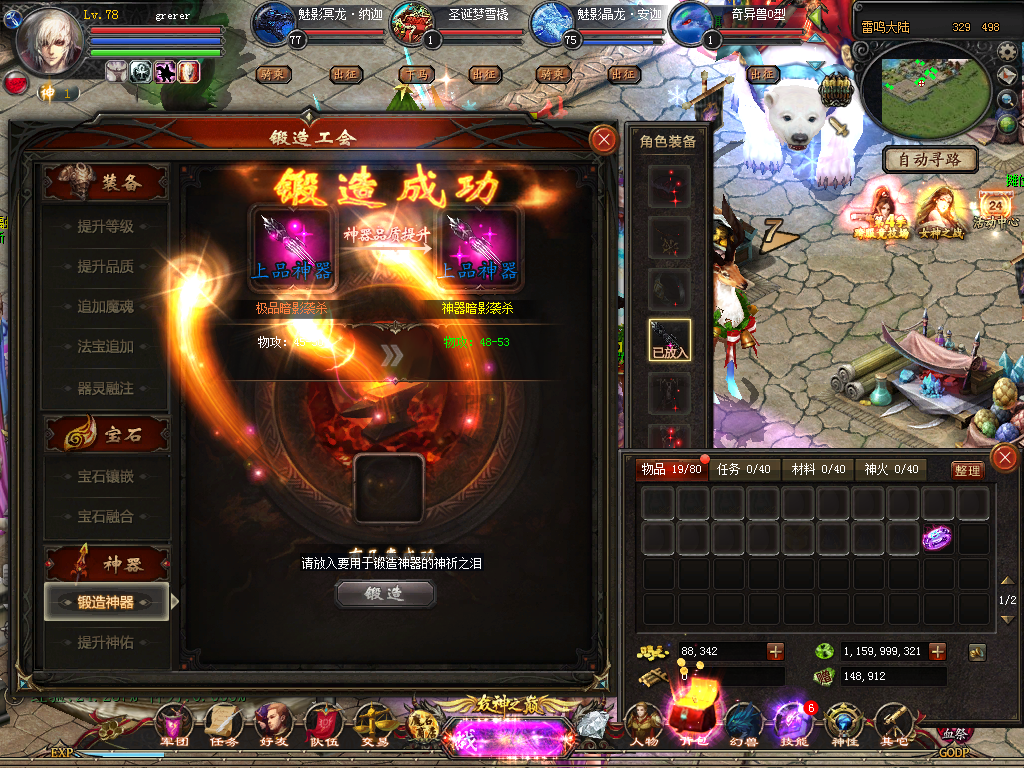
Task: Select 锻造神器 in the left menu
Action: coord(106,602)
